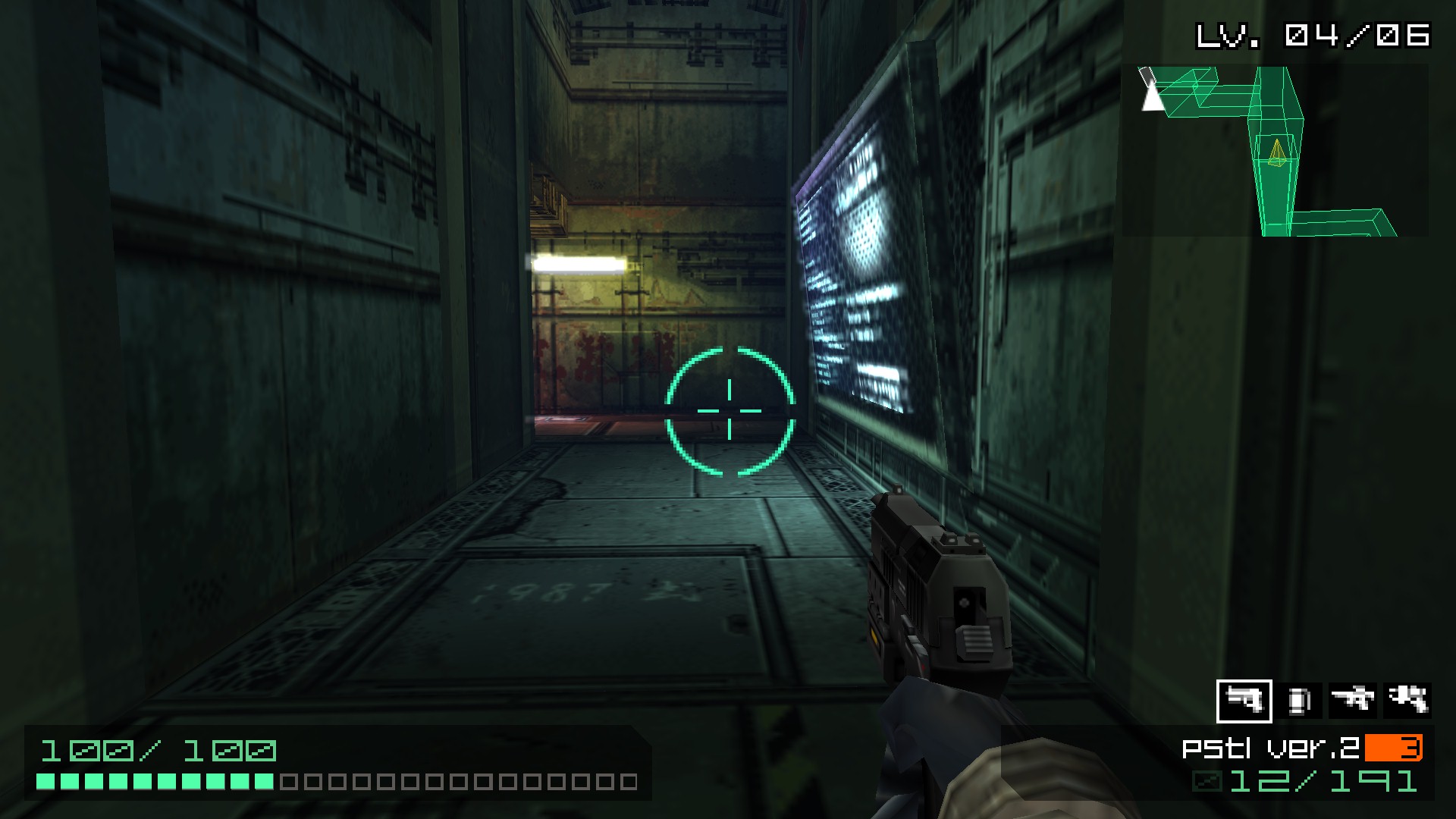Equip the fourth weapon, the heavy launcher
Image resolution: width=1456 pixels, height=819 pixels.
coord(1407,701)
